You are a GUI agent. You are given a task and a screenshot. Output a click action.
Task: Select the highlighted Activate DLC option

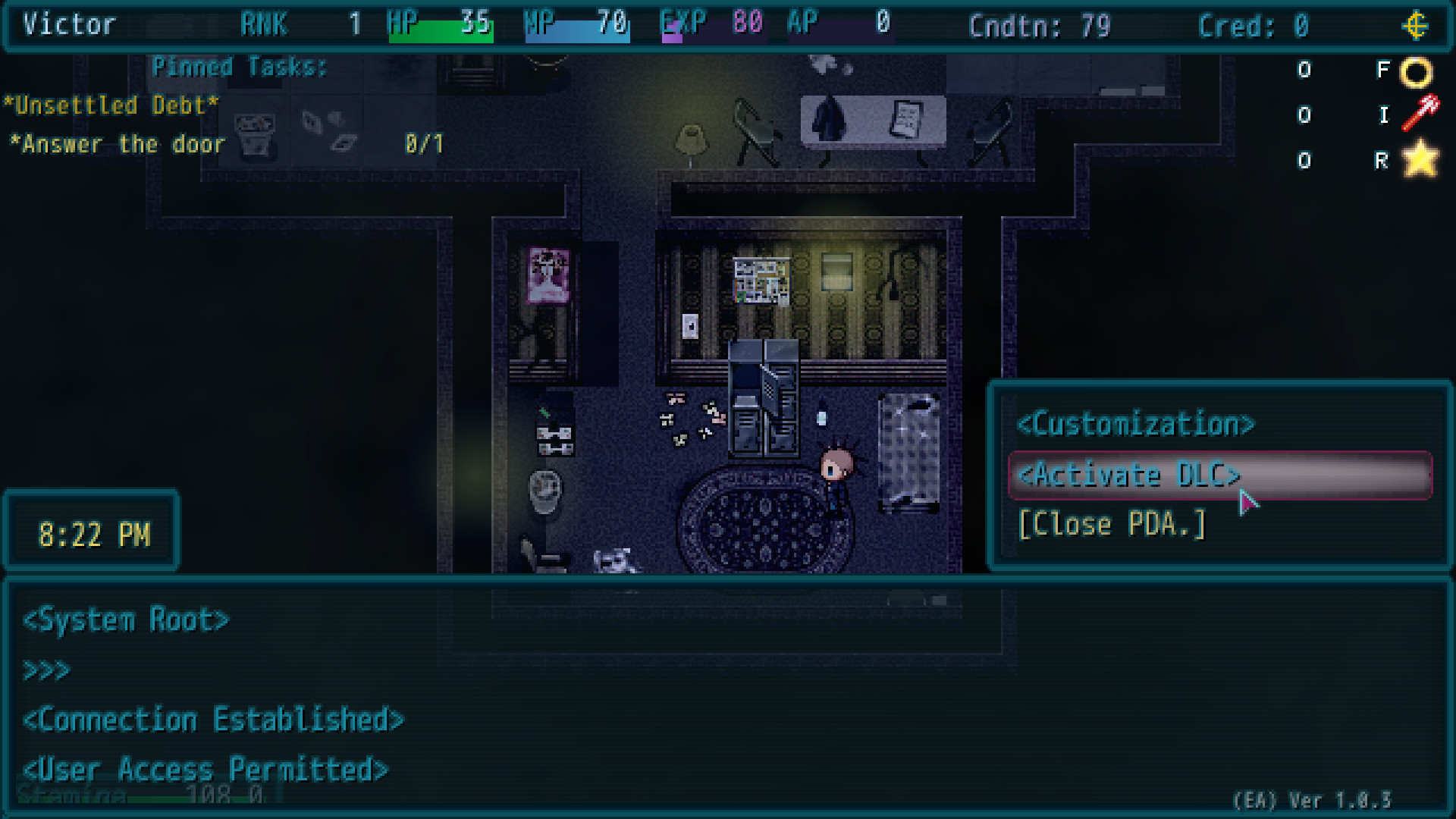(1130, 475)
